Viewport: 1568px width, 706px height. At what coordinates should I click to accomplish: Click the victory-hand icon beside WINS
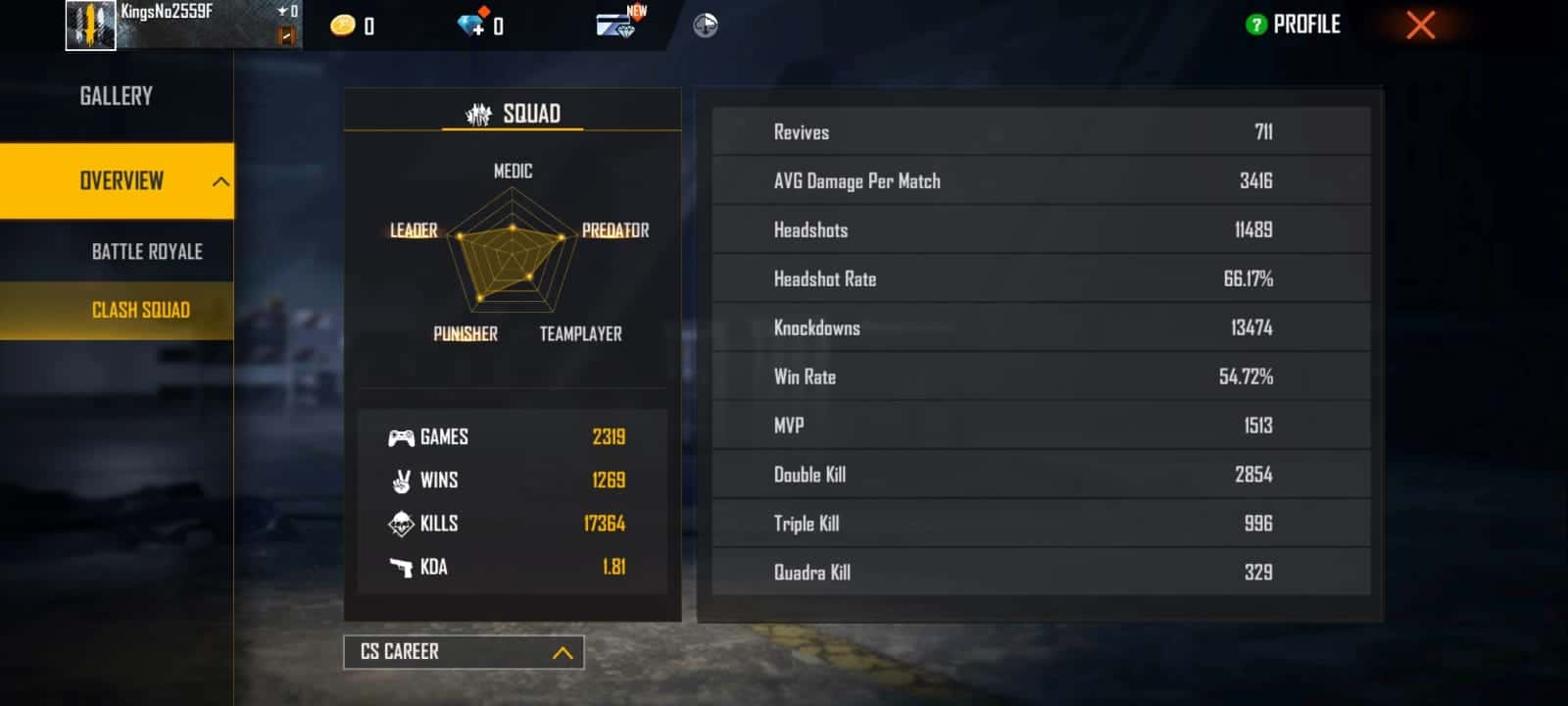(x=402, y=480)
